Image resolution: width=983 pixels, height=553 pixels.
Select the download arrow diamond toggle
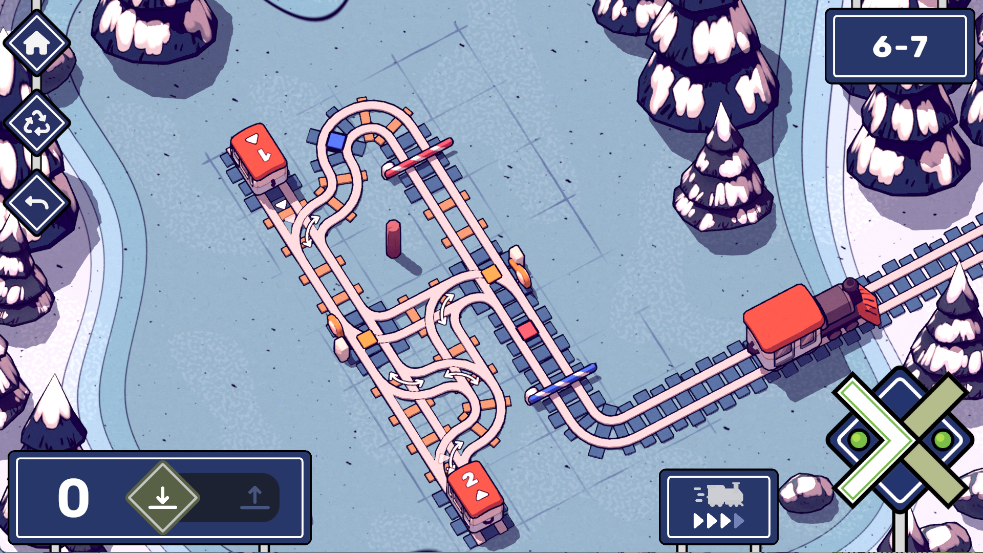163,497
